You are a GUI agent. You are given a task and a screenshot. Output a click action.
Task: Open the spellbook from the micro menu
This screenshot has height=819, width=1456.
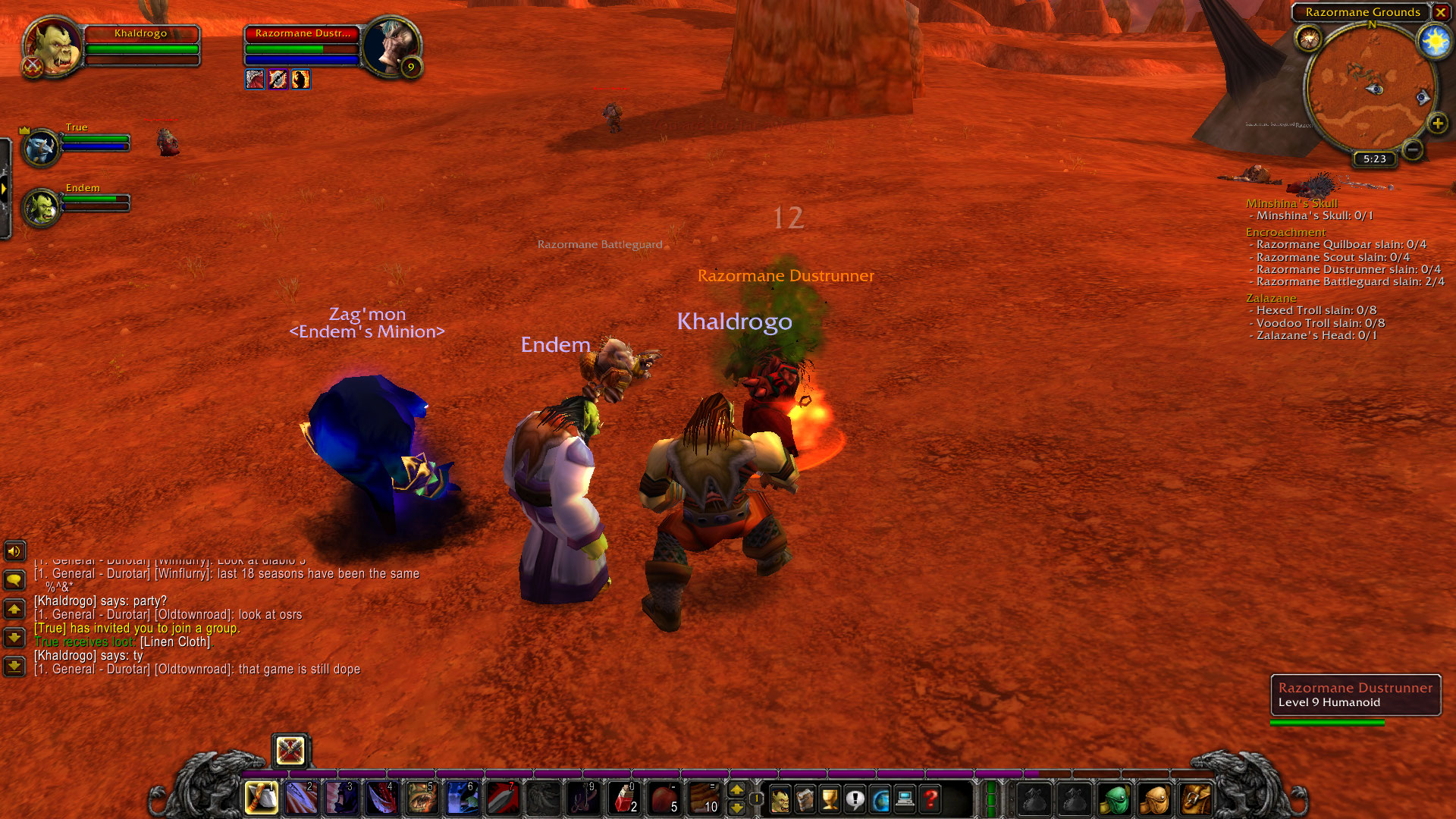(x=805, y=799)
